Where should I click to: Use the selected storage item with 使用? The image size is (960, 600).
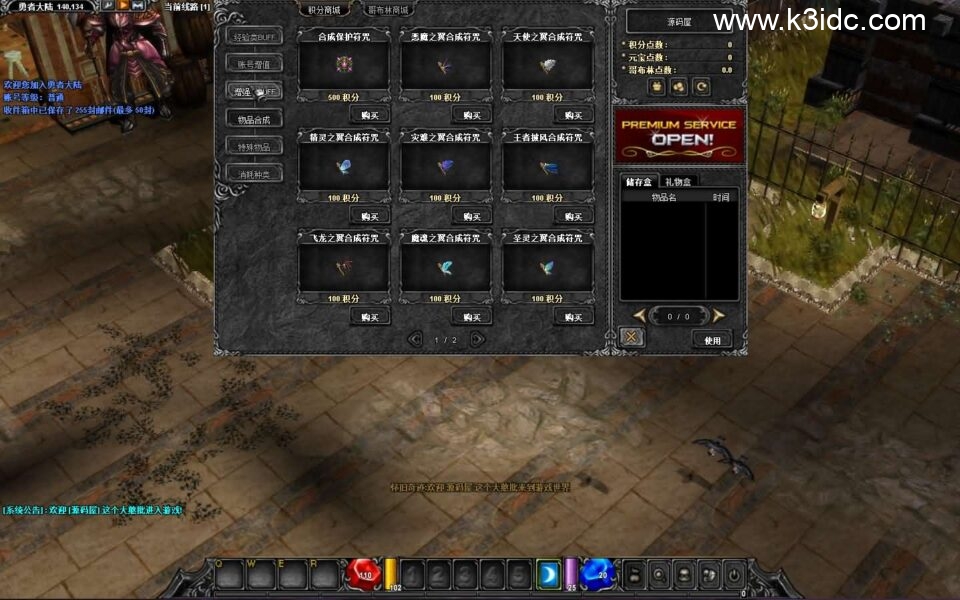712,340
